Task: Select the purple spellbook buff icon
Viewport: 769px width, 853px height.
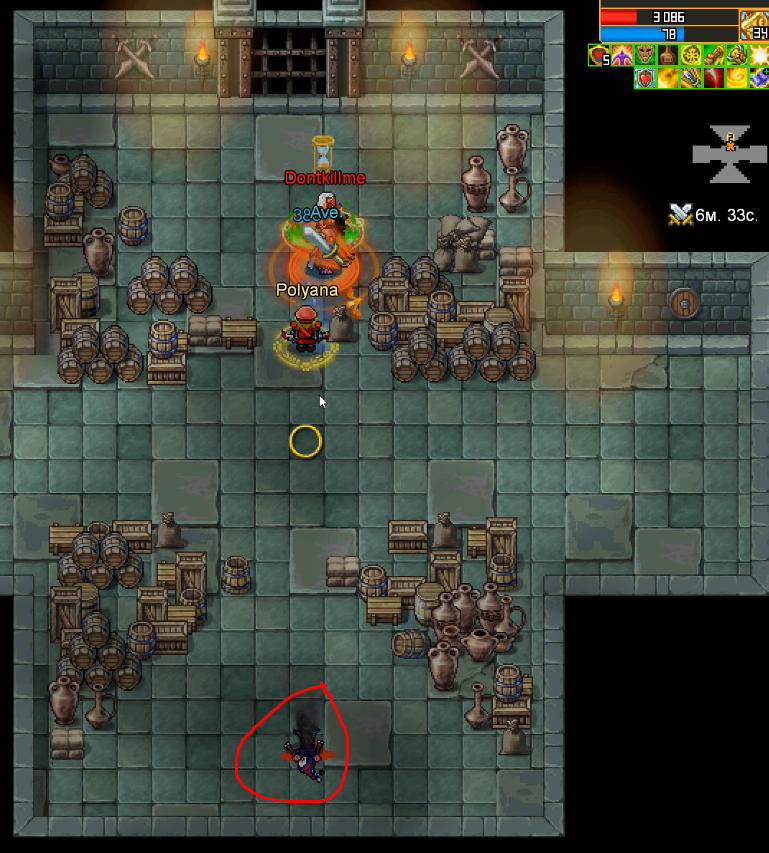Action: [759, 79]
